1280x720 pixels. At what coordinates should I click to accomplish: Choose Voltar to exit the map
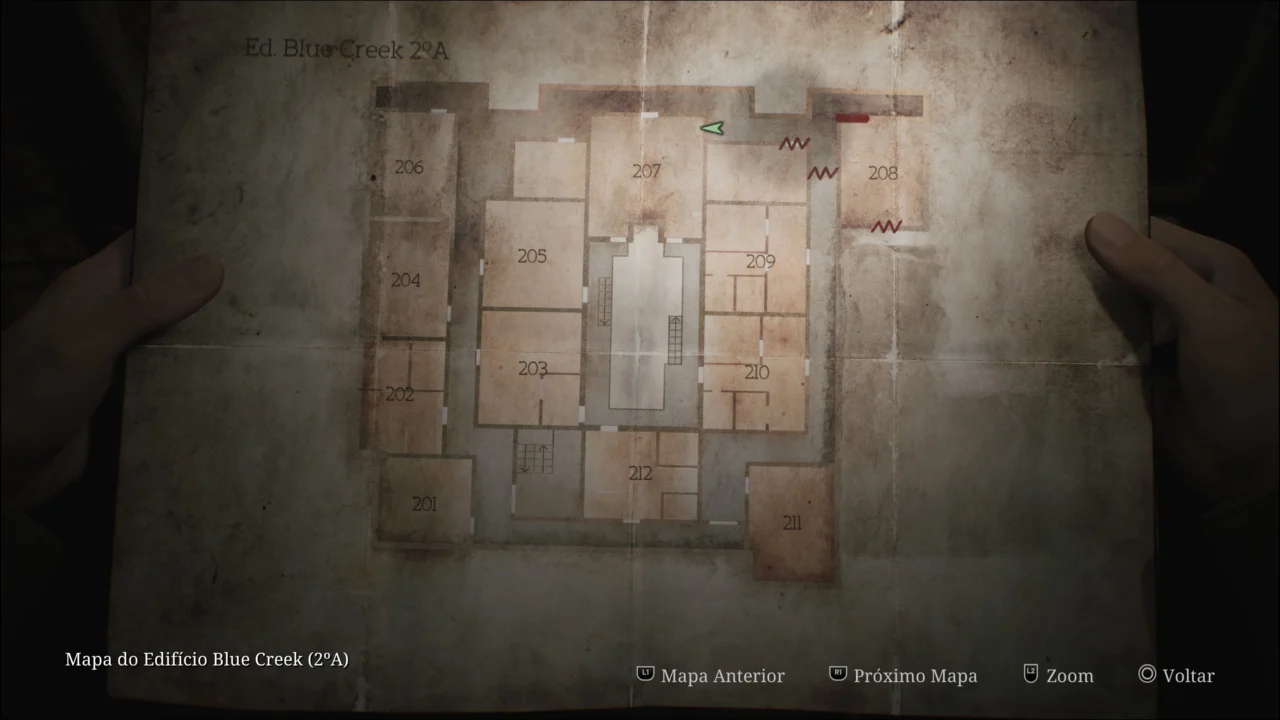(1189, 676)
